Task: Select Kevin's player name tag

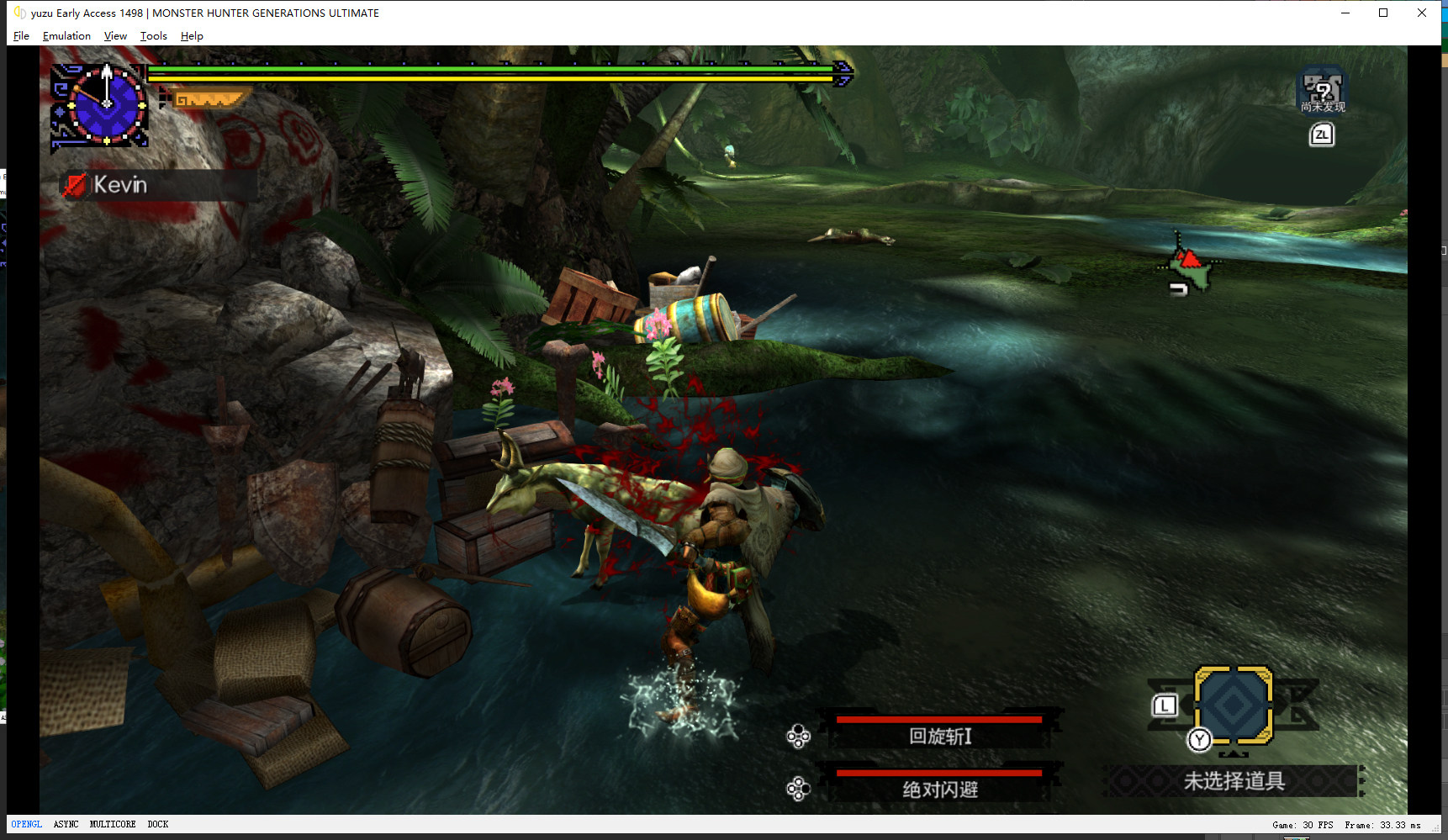Action: [x=119, y=185]
